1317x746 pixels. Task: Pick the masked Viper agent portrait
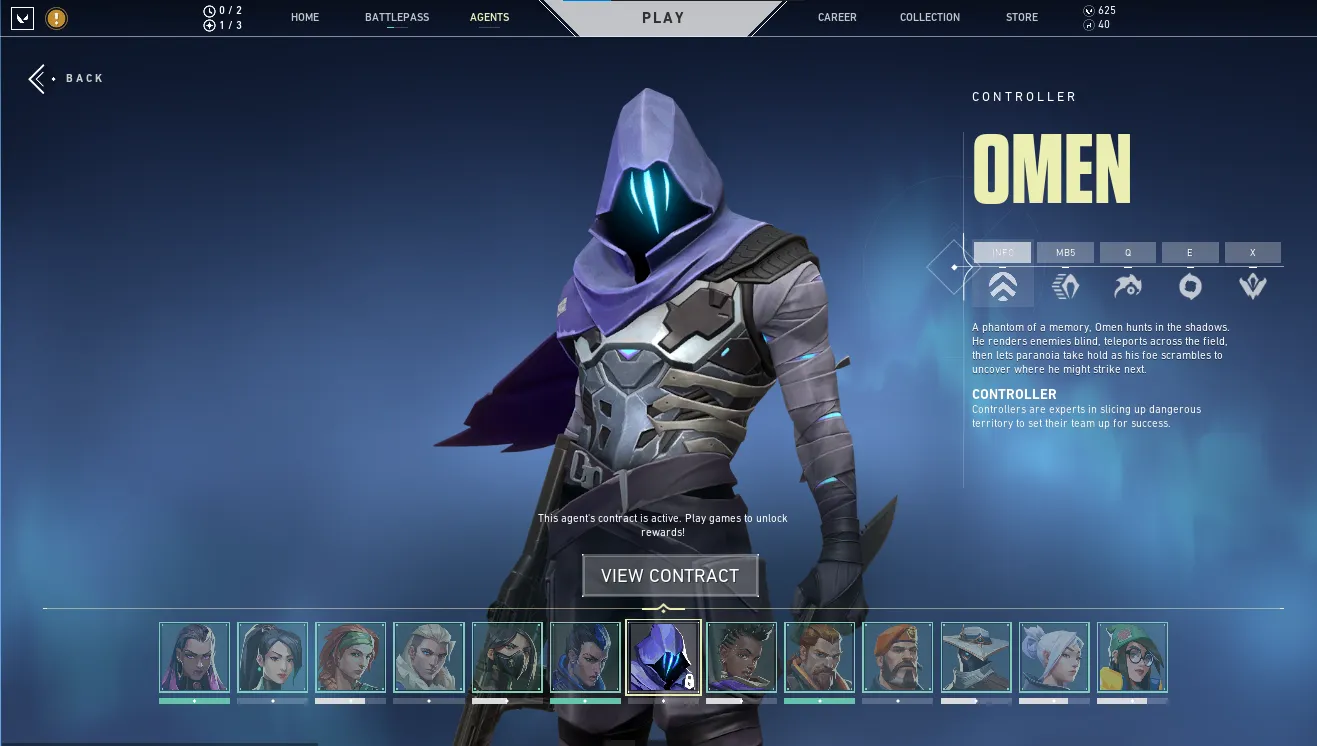[x=507, y=657]
